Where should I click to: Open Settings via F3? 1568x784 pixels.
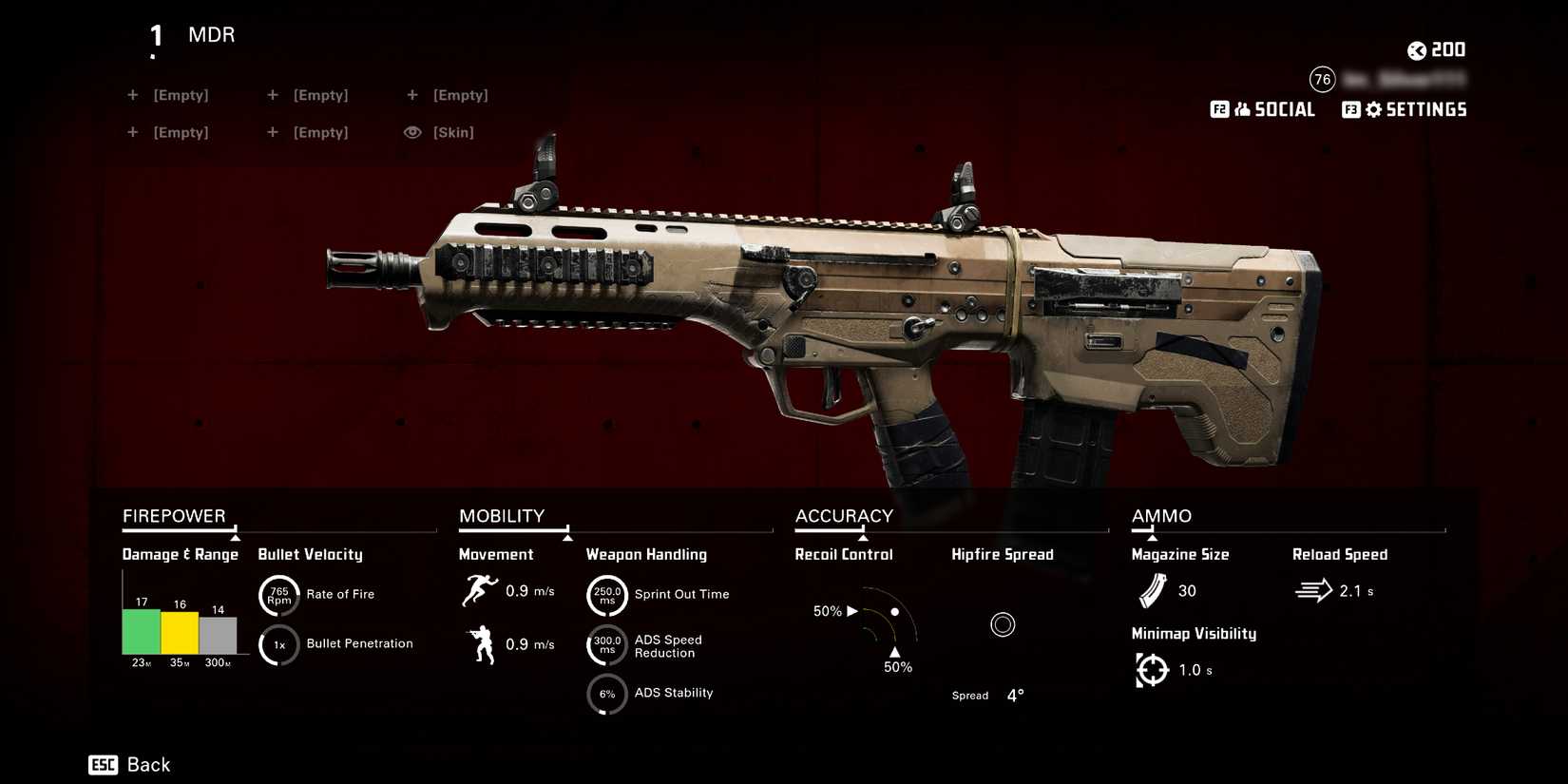[1404, 109]
